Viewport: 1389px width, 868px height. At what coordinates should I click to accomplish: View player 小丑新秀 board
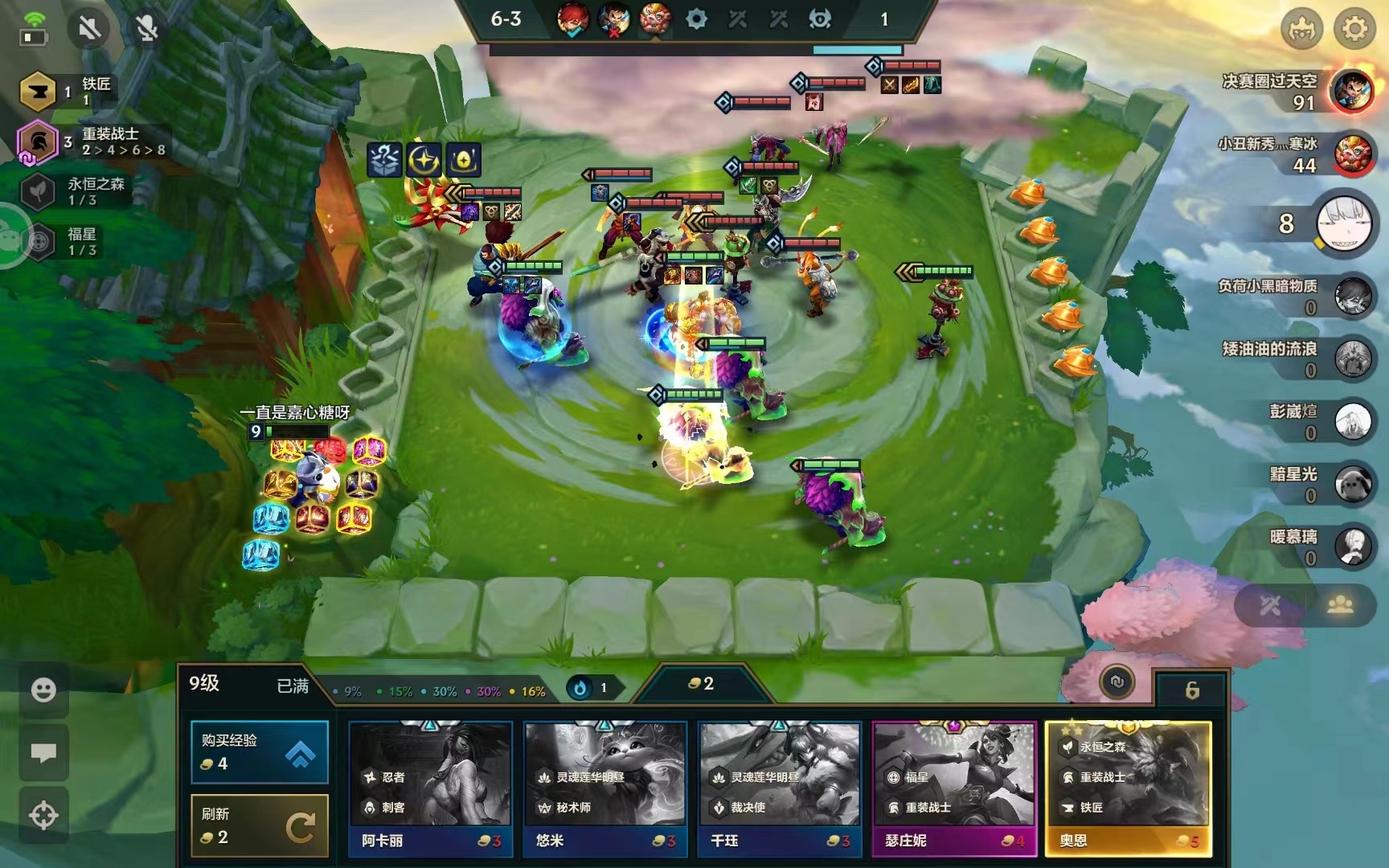tap(1352, 154)
